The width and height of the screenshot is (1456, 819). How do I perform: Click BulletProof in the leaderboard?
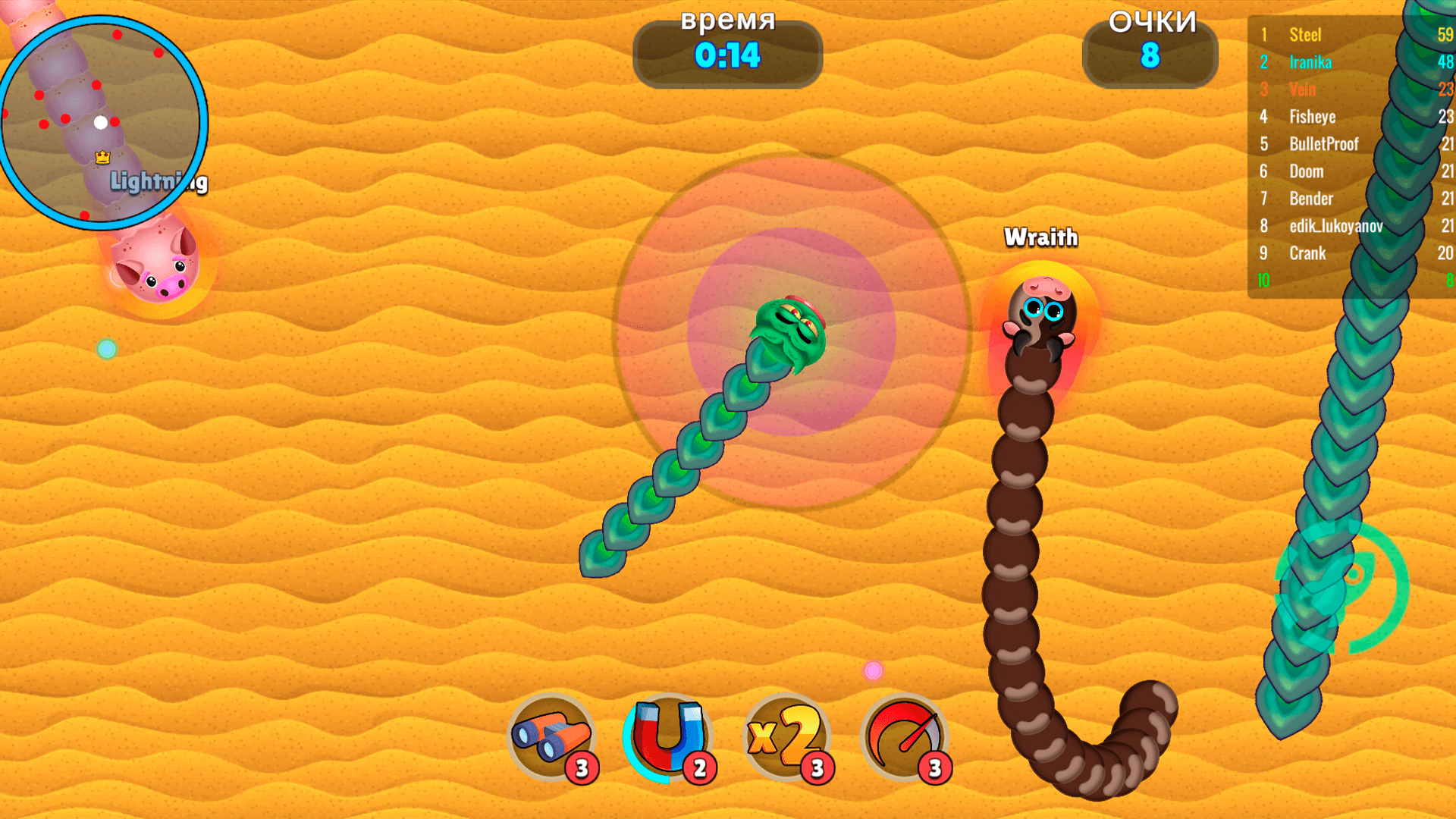click(1324, 144)
